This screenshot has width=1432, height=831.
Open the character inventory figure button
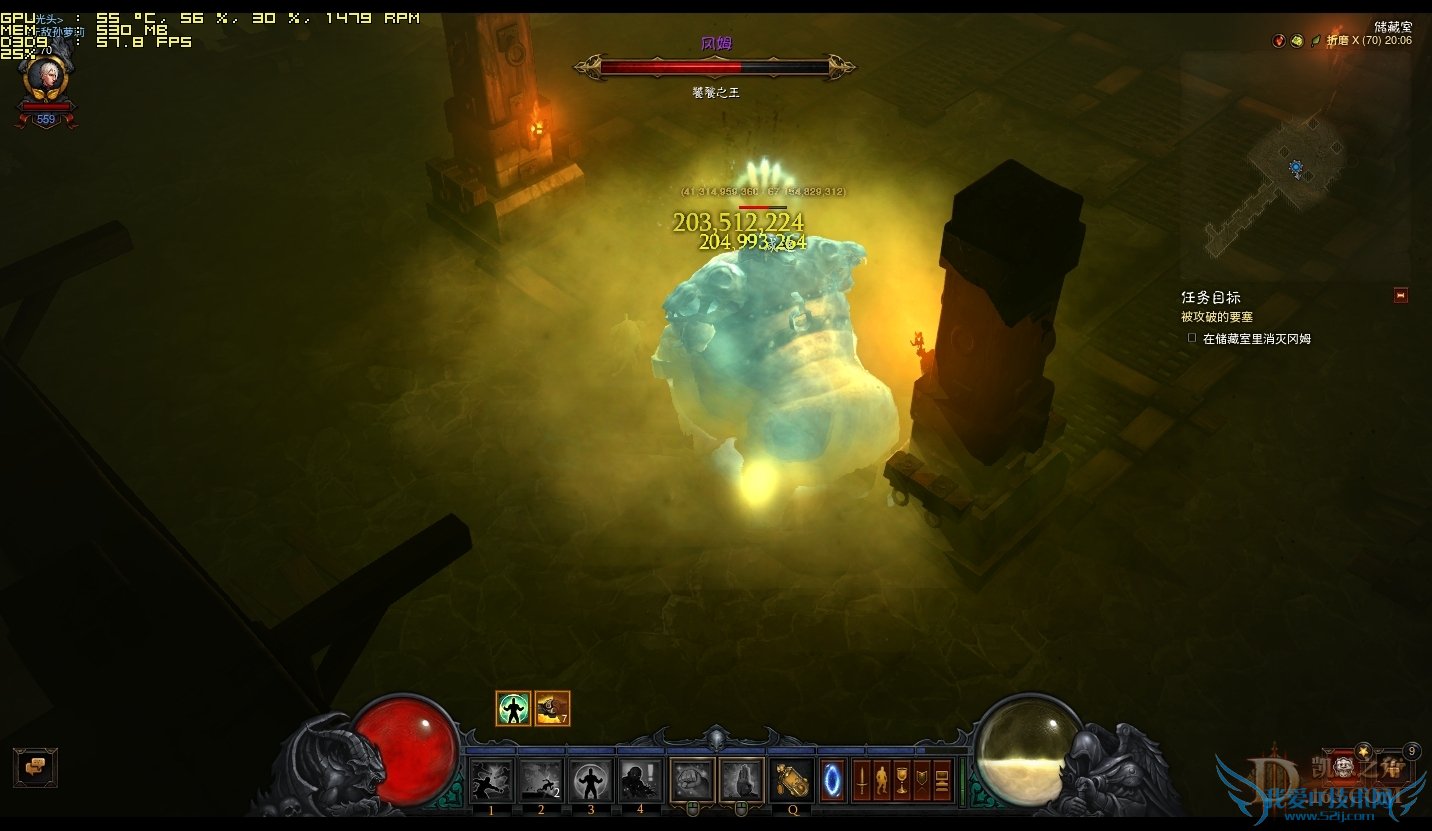coord(881,781)
